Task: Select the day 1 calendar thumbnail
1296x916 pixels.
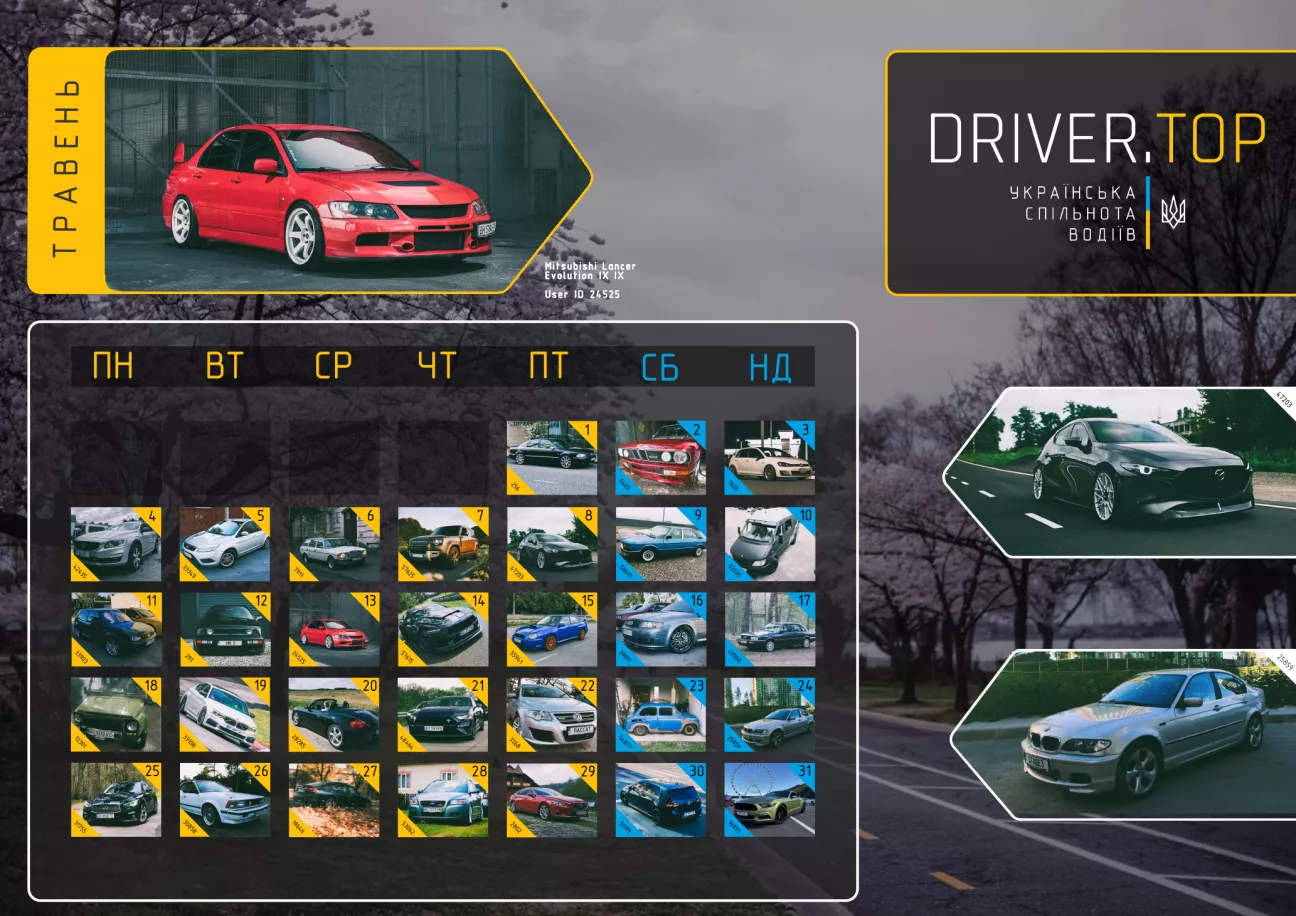Action: 551,458
